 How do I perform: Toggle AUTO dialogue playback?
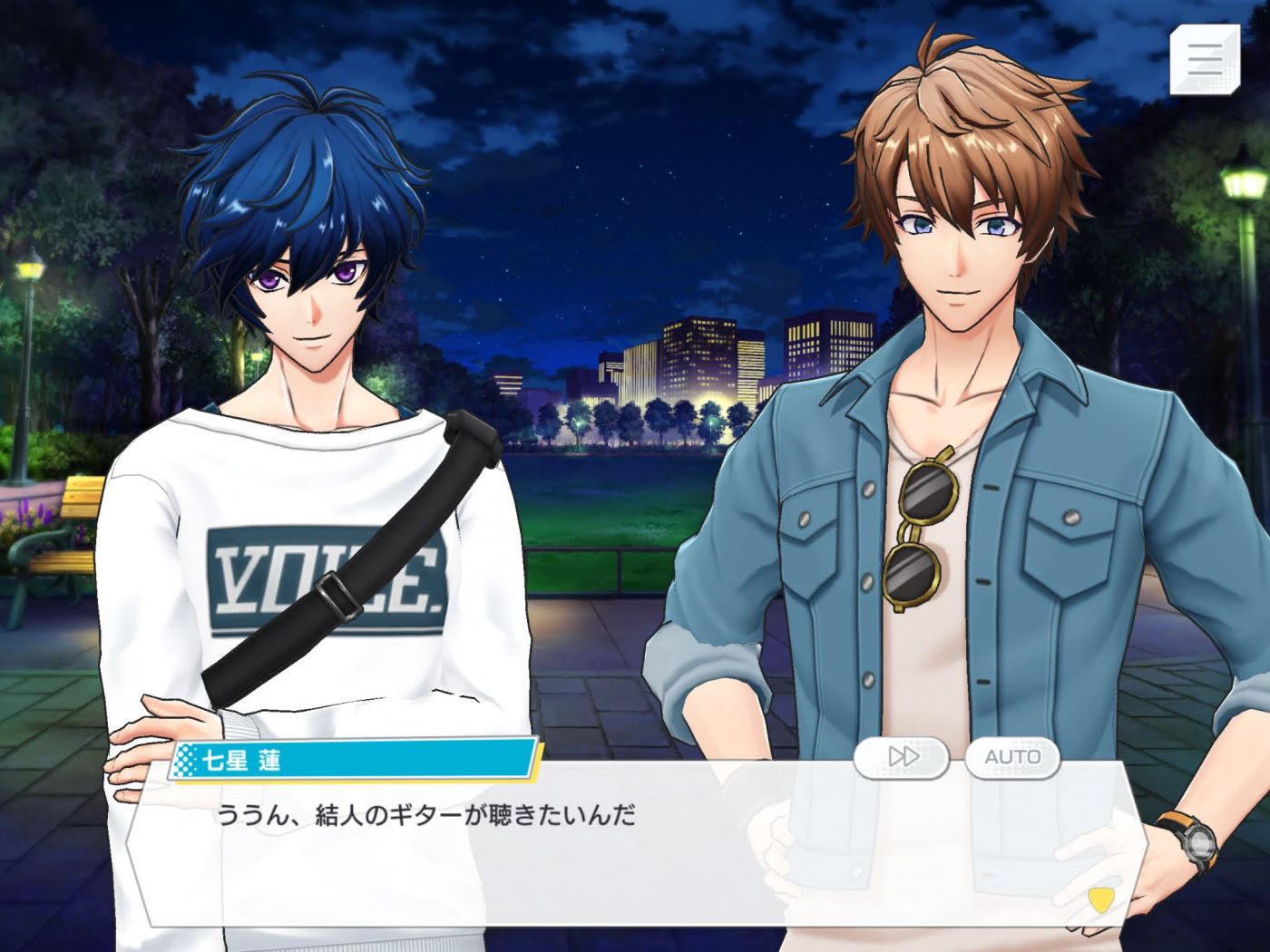[x=1012, y=757]
